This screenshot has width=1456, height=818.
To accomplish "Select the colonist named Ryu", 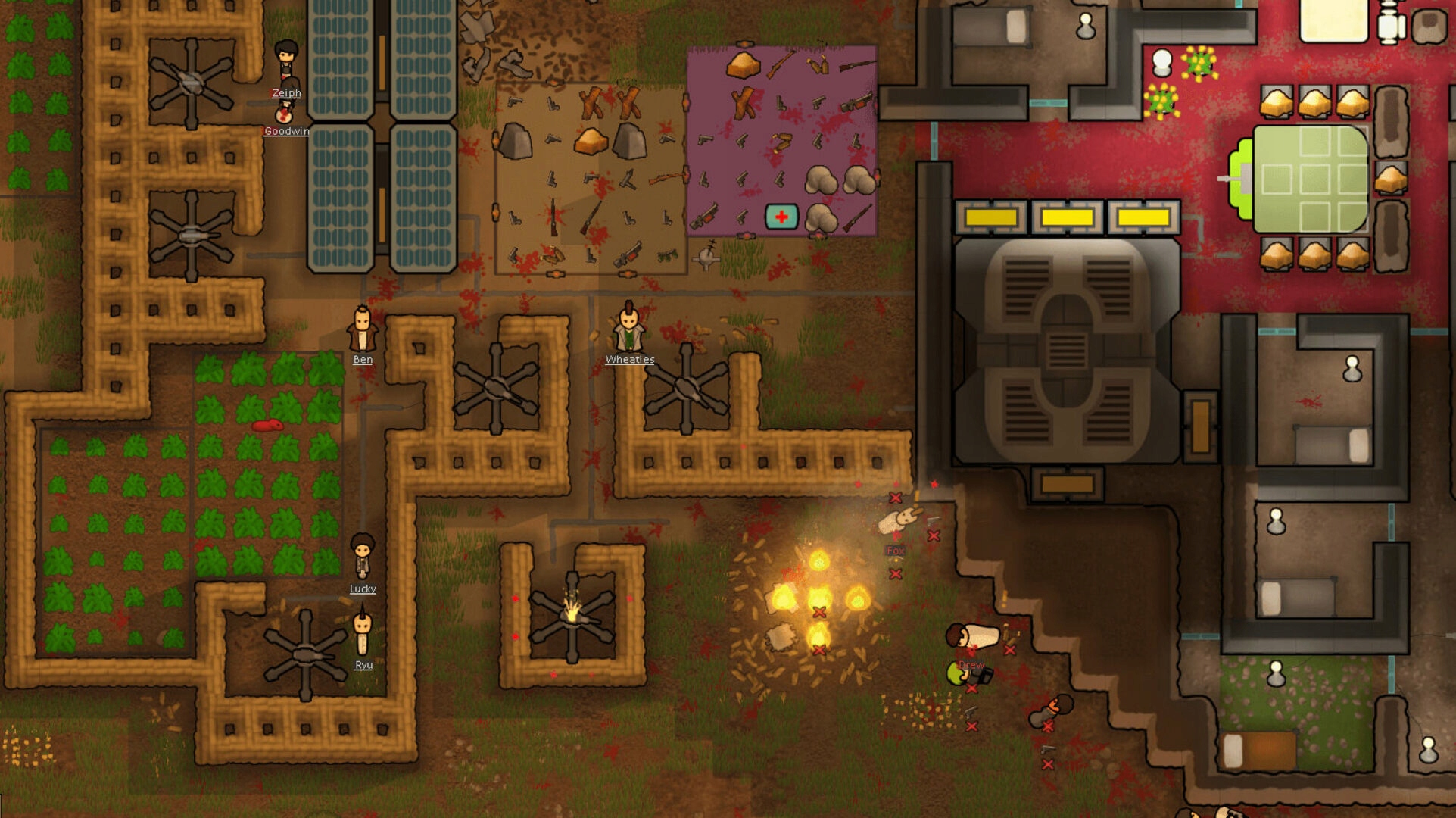I will click(x=363, y=635).
